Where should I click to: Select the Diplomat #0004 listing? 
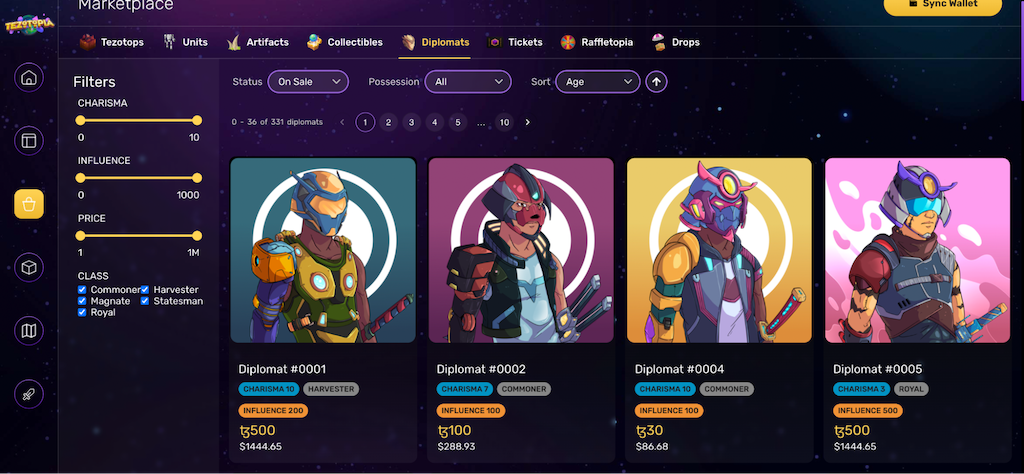tap(719, 251)
